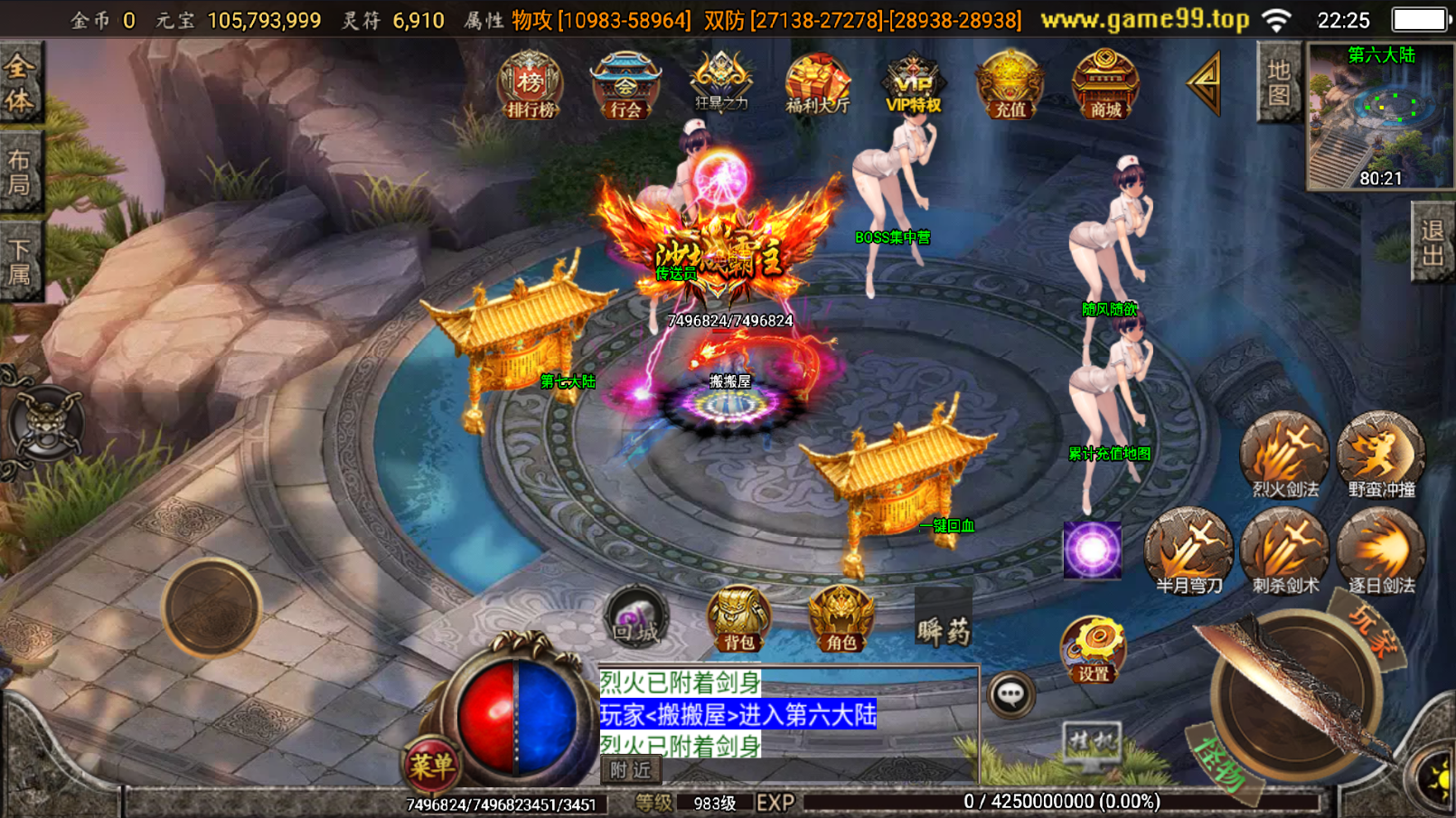Image resolution: width=1456 pixels, height=818 pixels.
Task: Open the 排行榜 ranking board
Action: [x=531, y=87]
